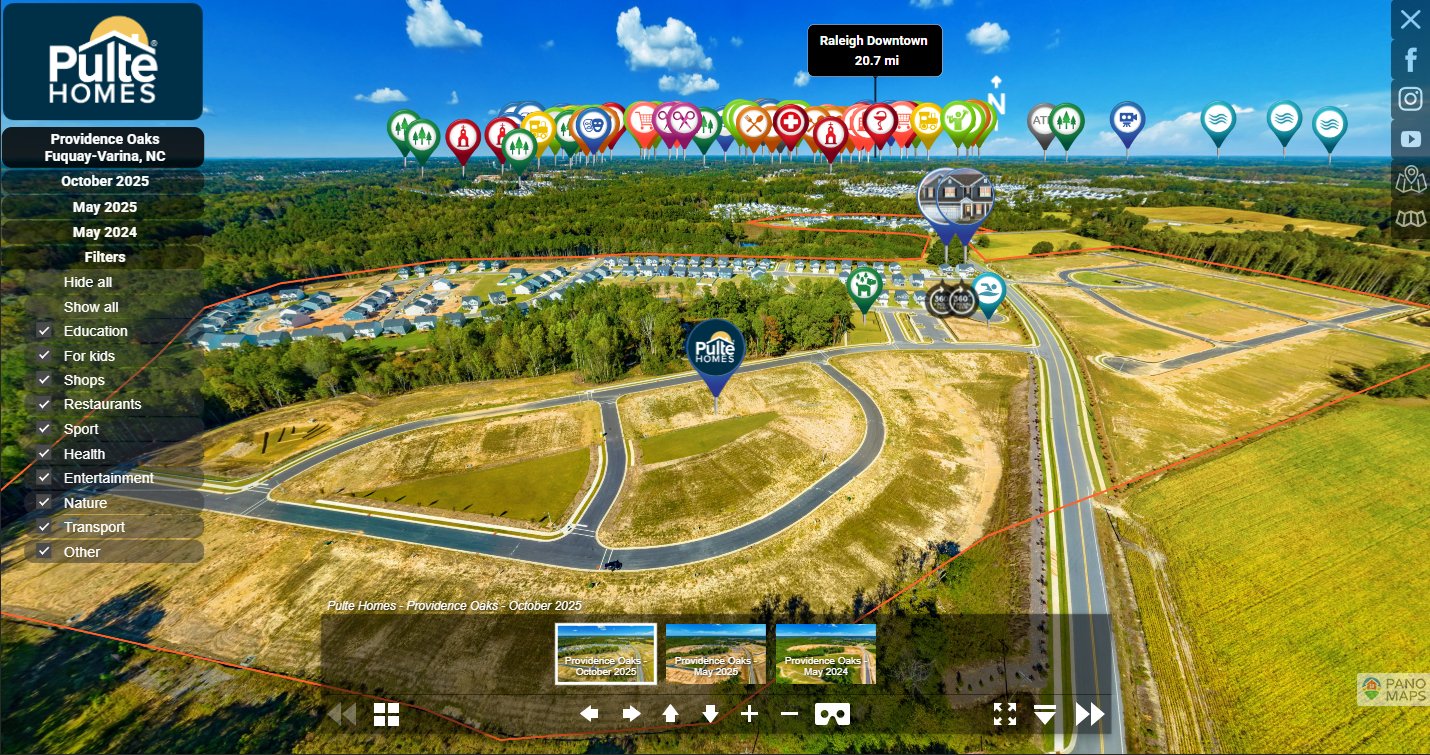The width and height of the screenshot is (1430, 755).
Task: Zoom in with the plus button
Action: [749, 714]
